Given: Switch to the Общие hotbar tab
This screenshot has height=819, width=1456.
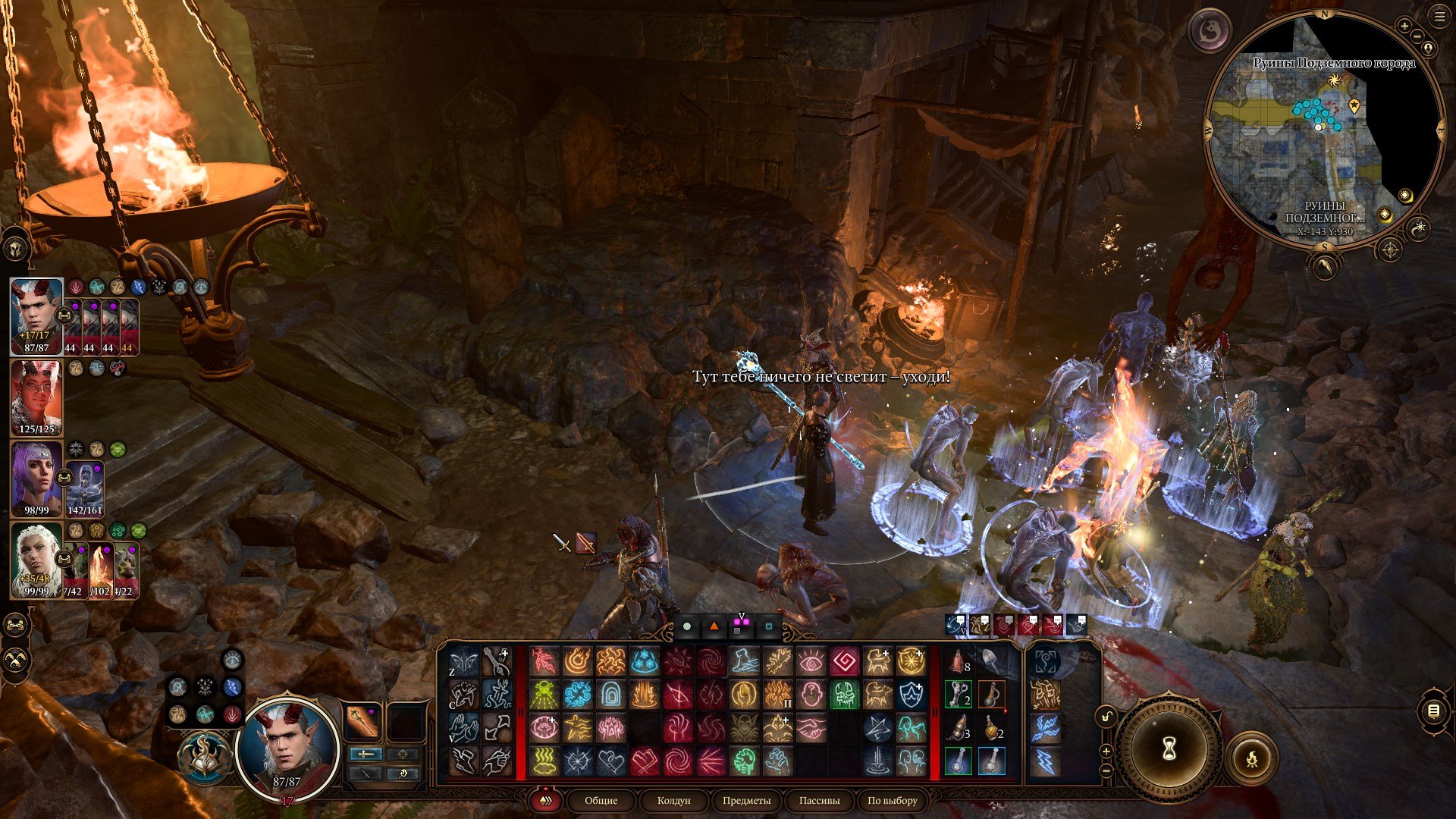Looking at the screenshot, I should click(x=601, y=800).
